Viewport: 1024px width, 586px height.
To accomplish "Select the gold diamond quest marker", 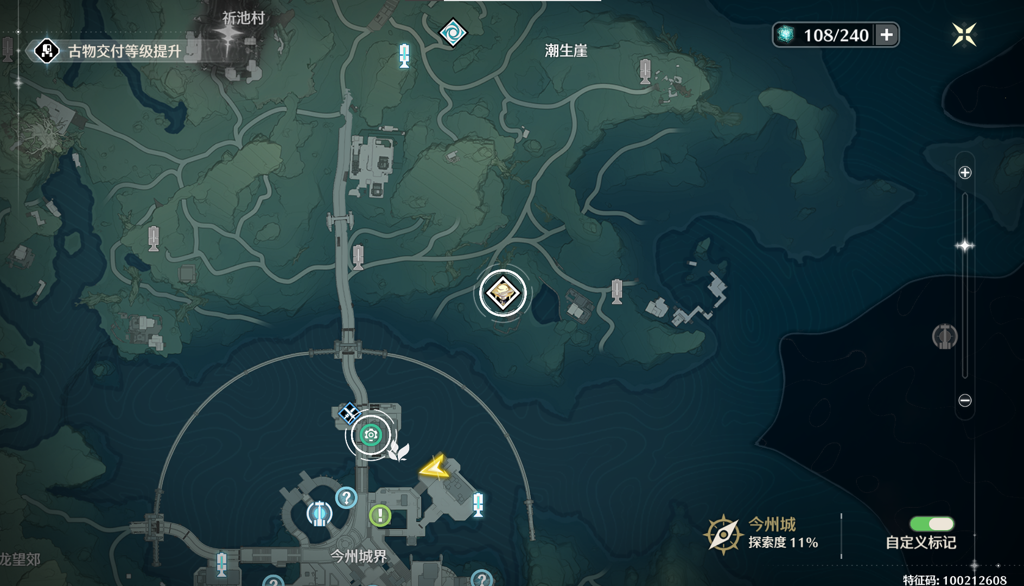I will (x=502, y=292).
